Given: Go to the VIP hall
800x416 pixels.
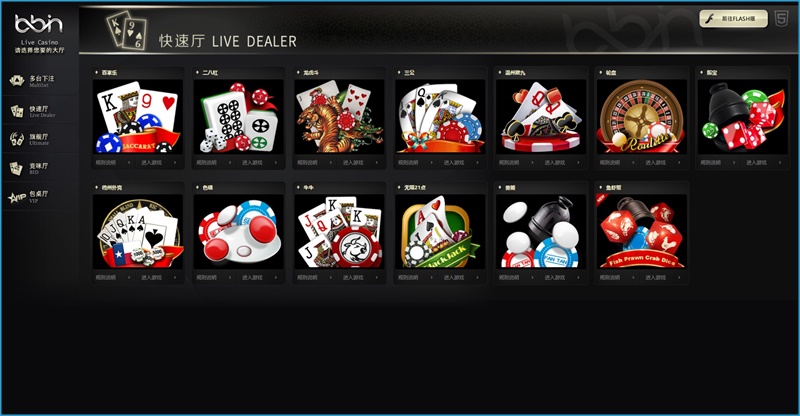Looking at the screenshot, I should [38, 196].
